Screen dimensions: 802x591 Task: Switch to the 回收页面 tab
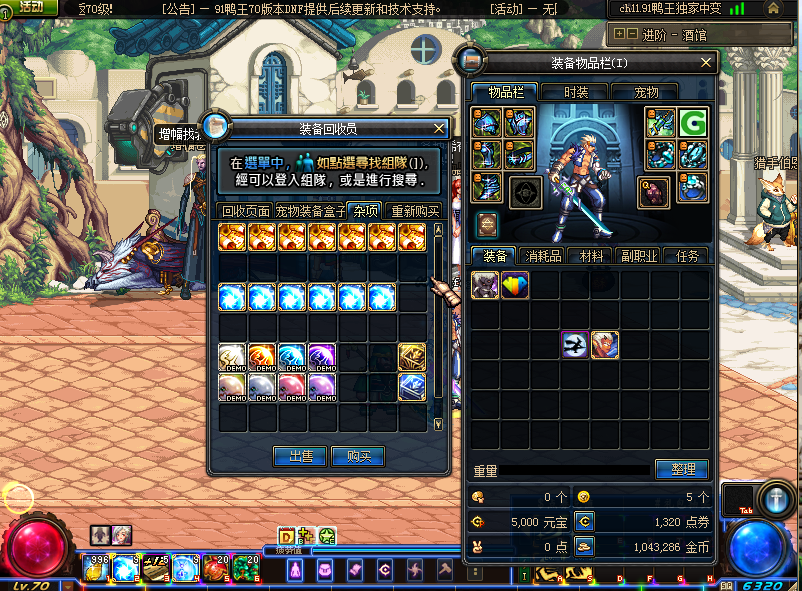coord(245,211)
